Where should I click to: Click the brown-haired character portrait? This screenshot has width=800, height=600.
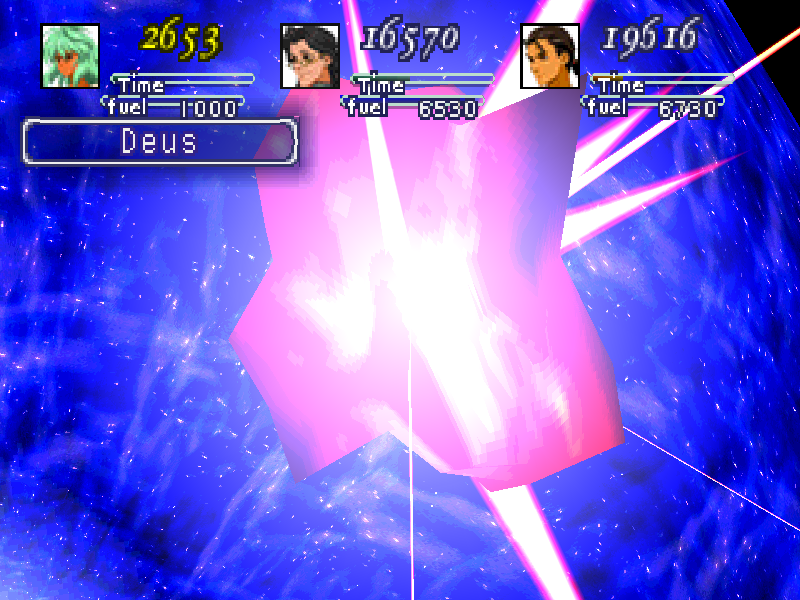pos(550,56)
